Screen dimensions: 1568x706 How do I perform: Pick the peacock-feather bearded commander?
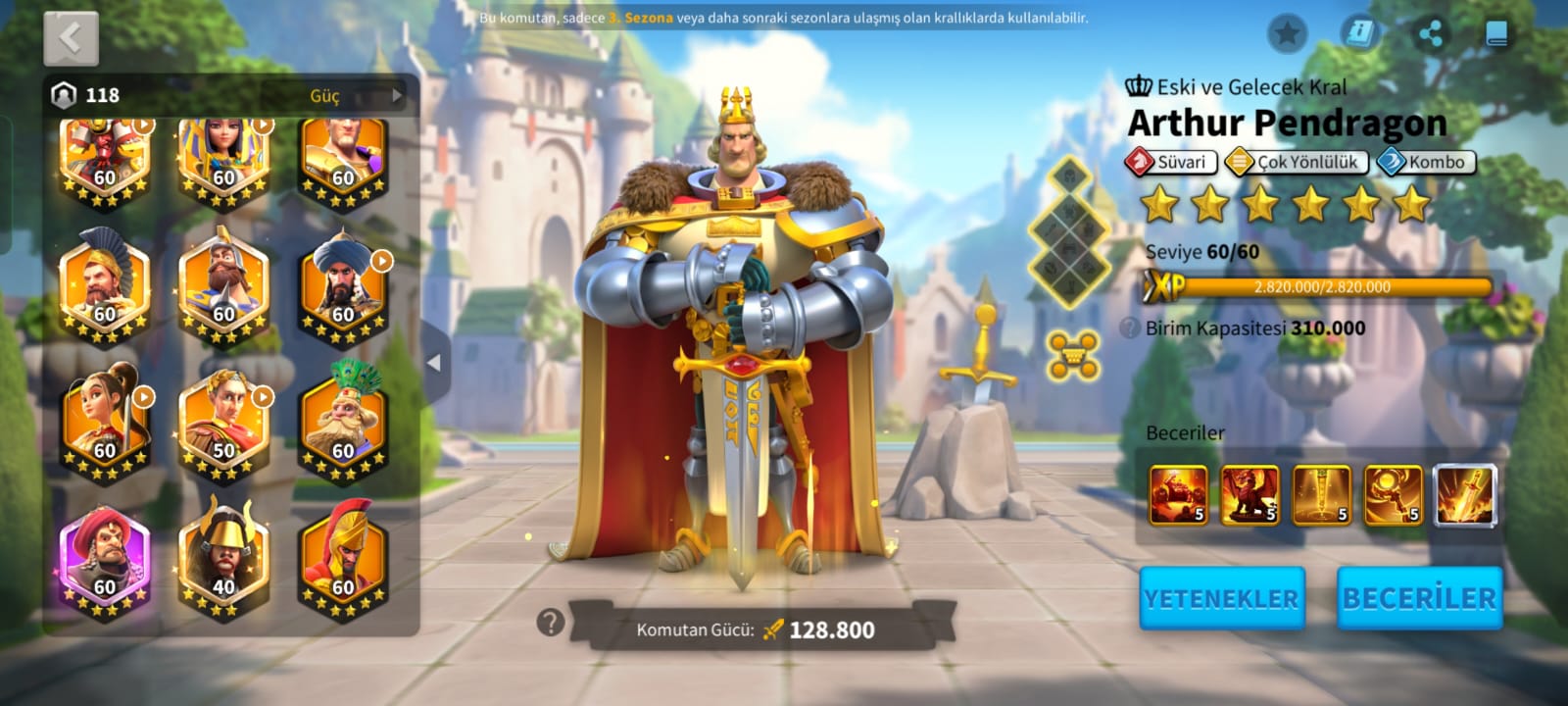pos(343,422)
